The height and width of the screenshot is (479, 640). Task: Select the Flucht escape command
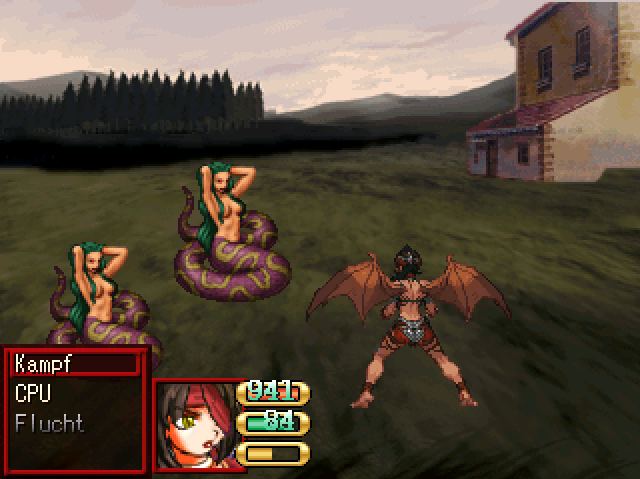[50, 424]
